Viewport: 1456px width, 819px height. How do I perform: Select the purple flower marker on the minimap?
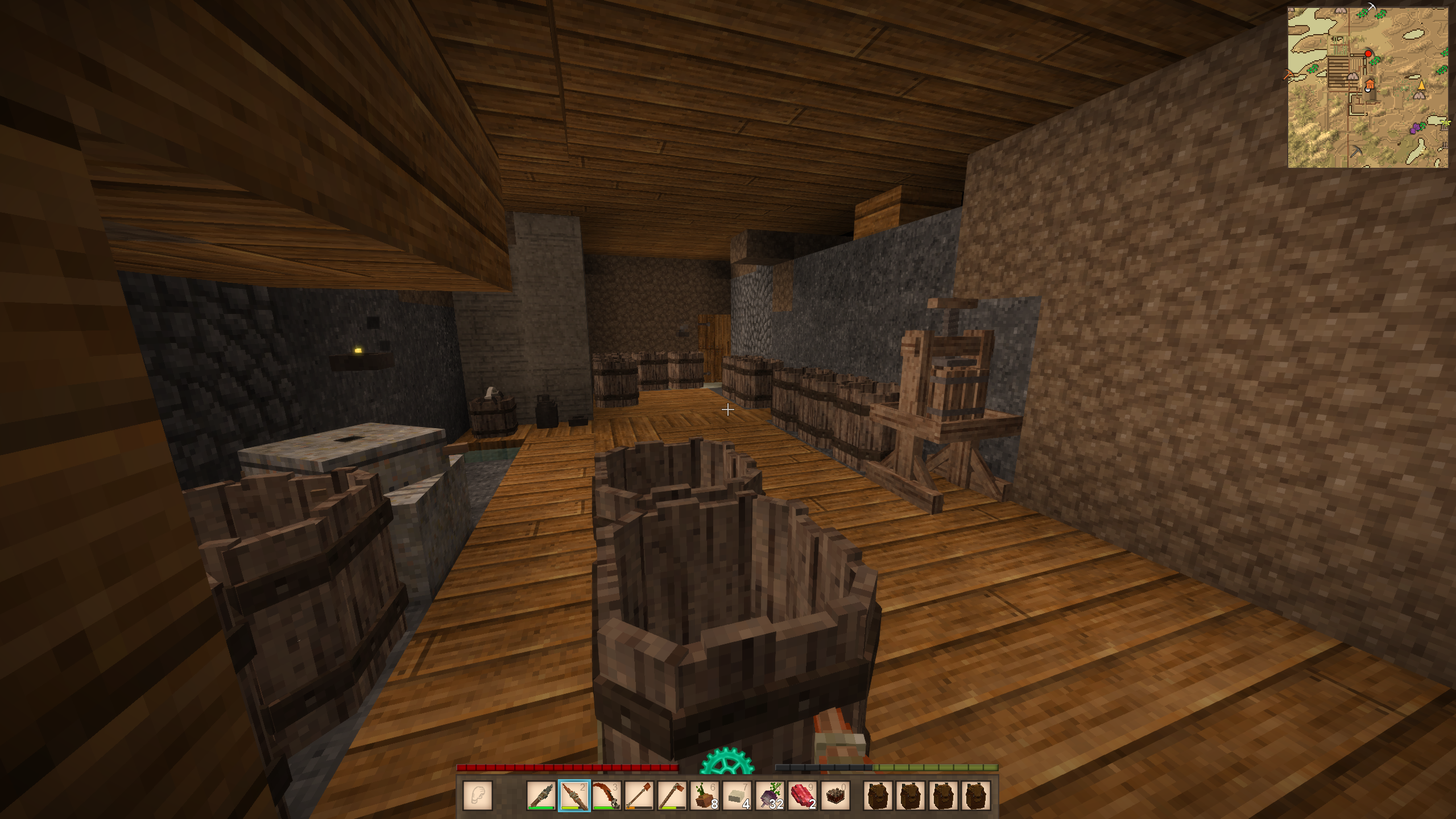(x=1416, y=129)
